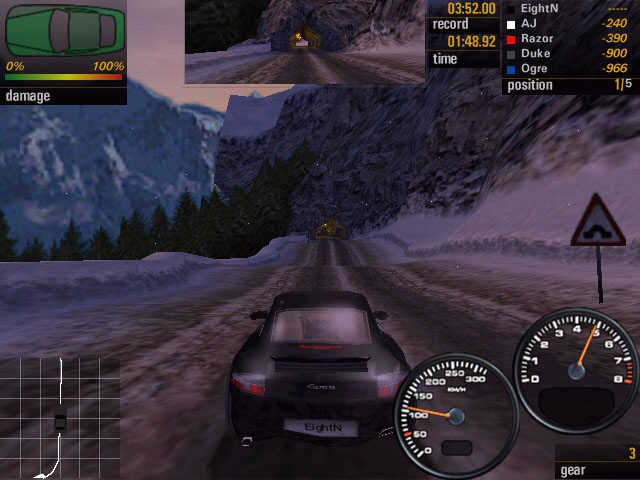This screenshot has height=480, width=640.
Task: Choose AJ in the standings list
Action: (570, 22)
